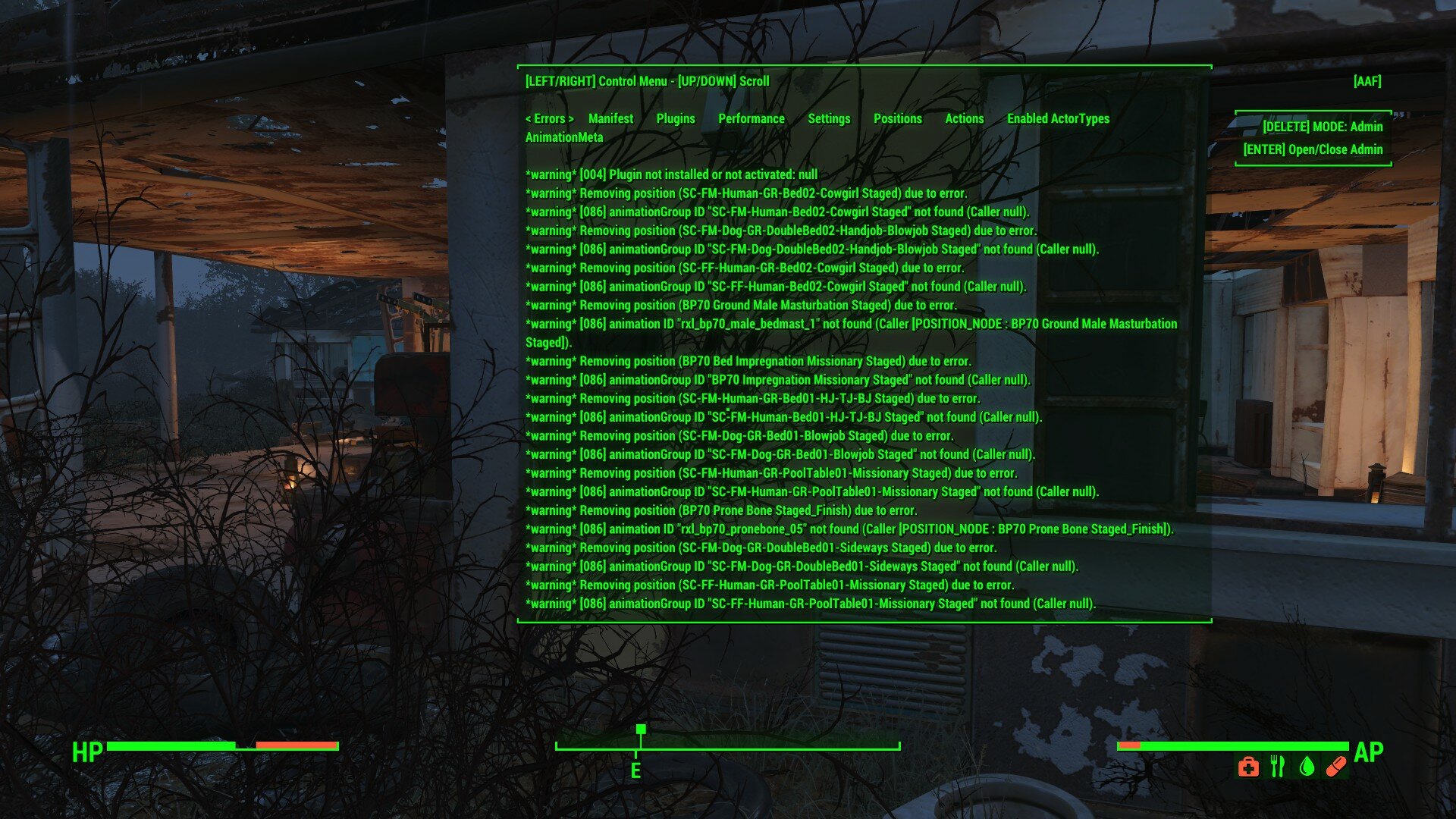
Task: Select the Enabled ActorTypes tab
Action: point(1058,118)
